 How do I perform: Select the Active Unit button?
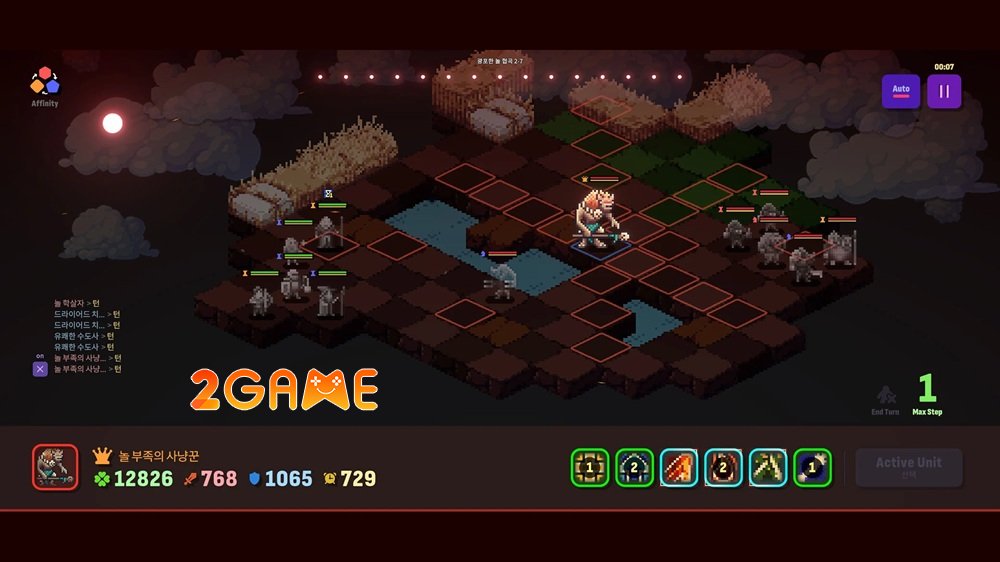tap(908, 467)
